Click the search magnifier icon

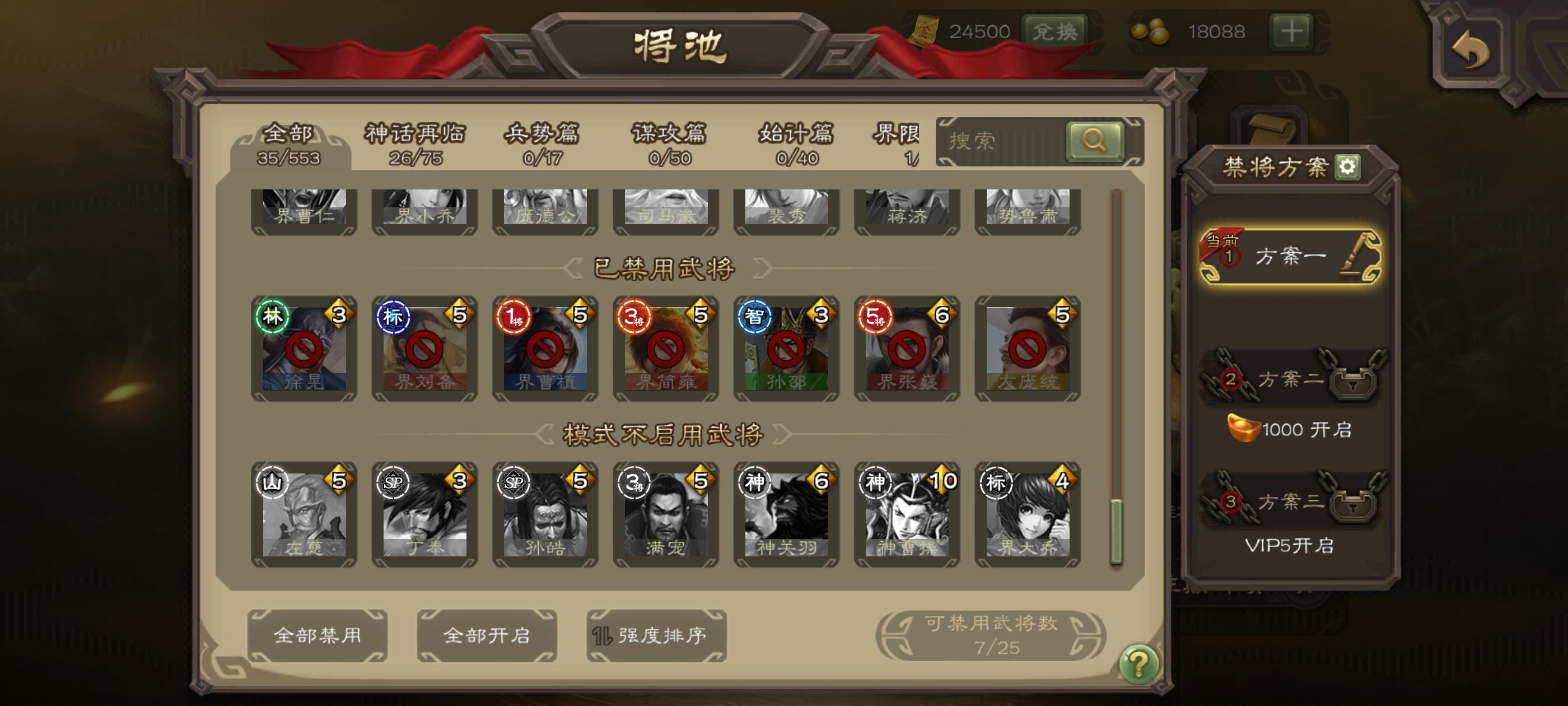tap(1094, 141)
